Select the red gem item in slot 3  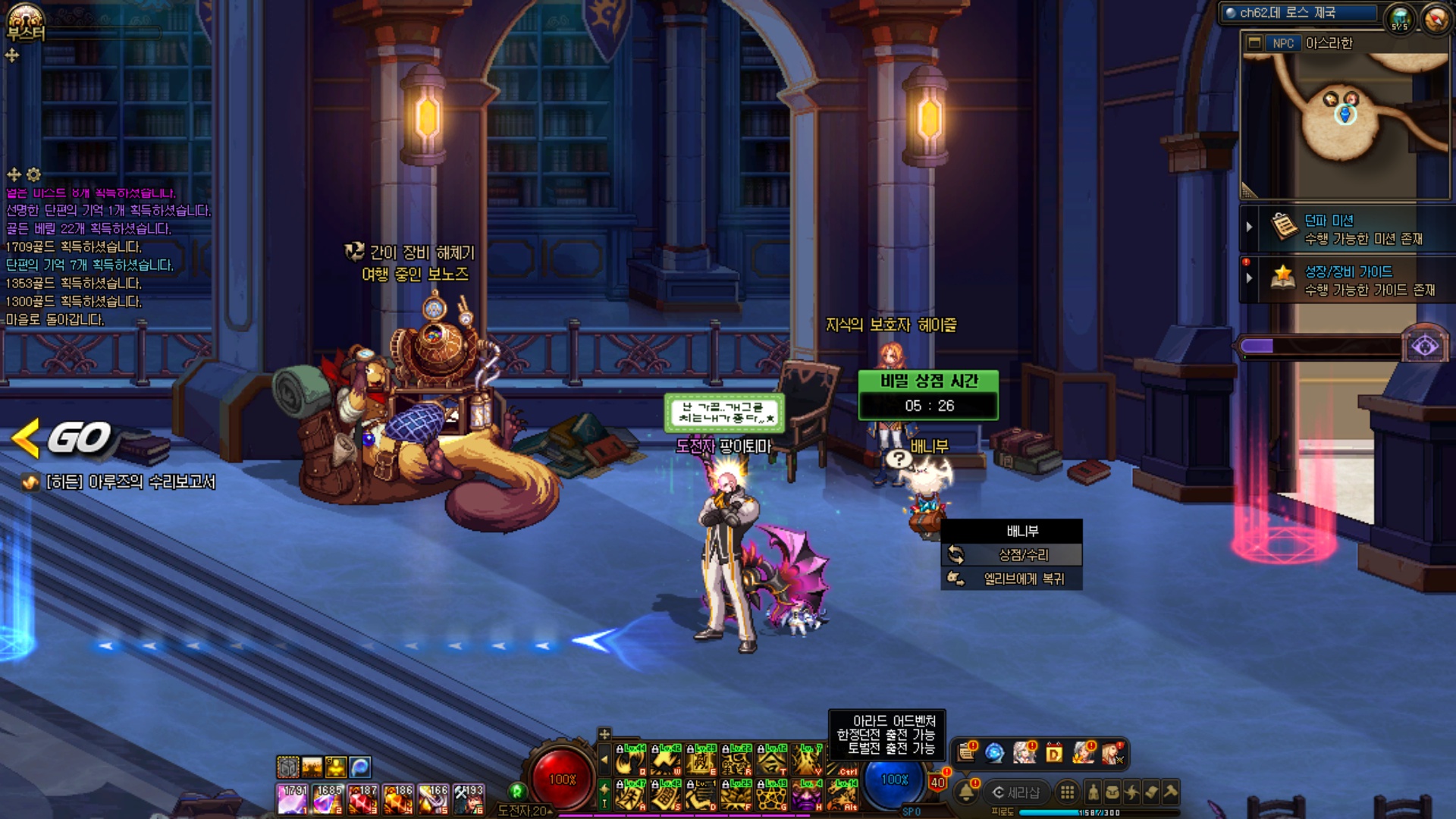[363, 799]
